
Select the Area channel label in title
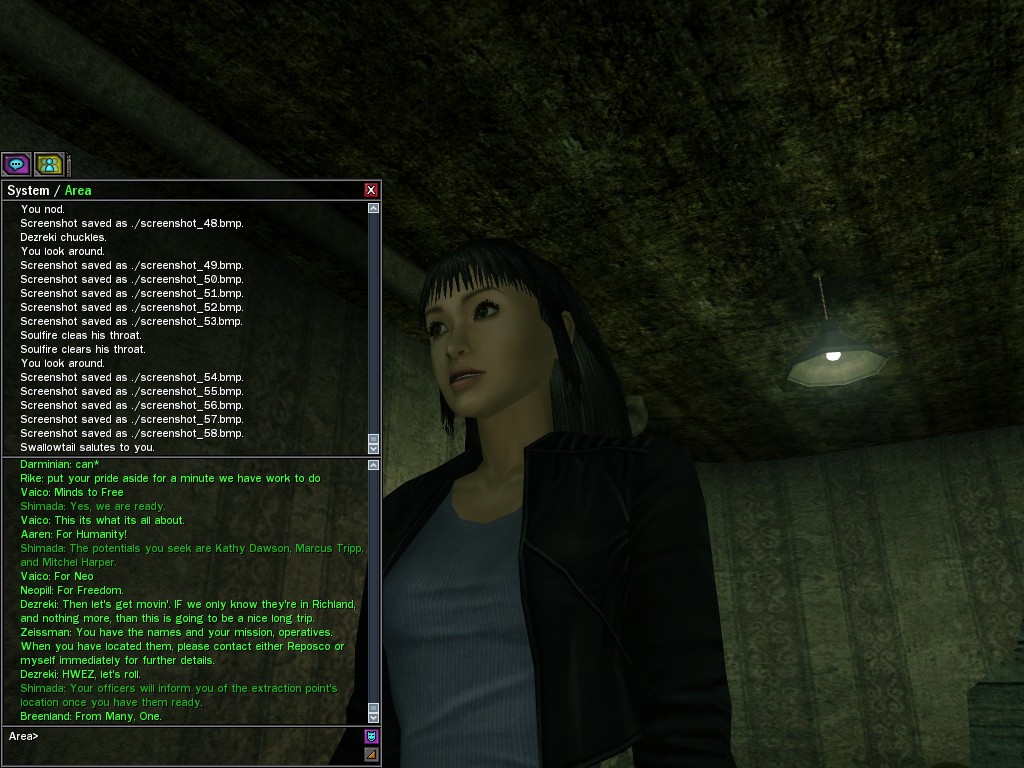78,190
